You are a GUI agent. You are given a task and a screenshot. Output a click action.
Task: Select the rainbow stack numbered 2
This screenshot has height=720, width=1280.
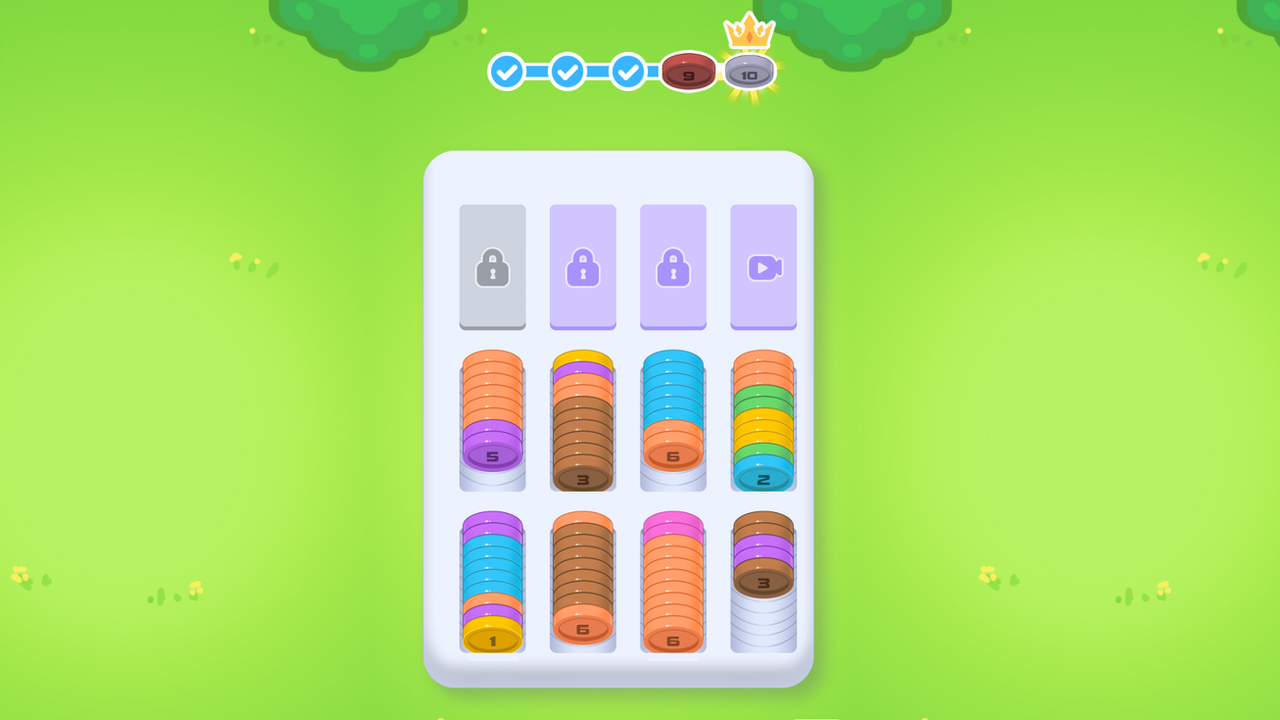[764, 420]
